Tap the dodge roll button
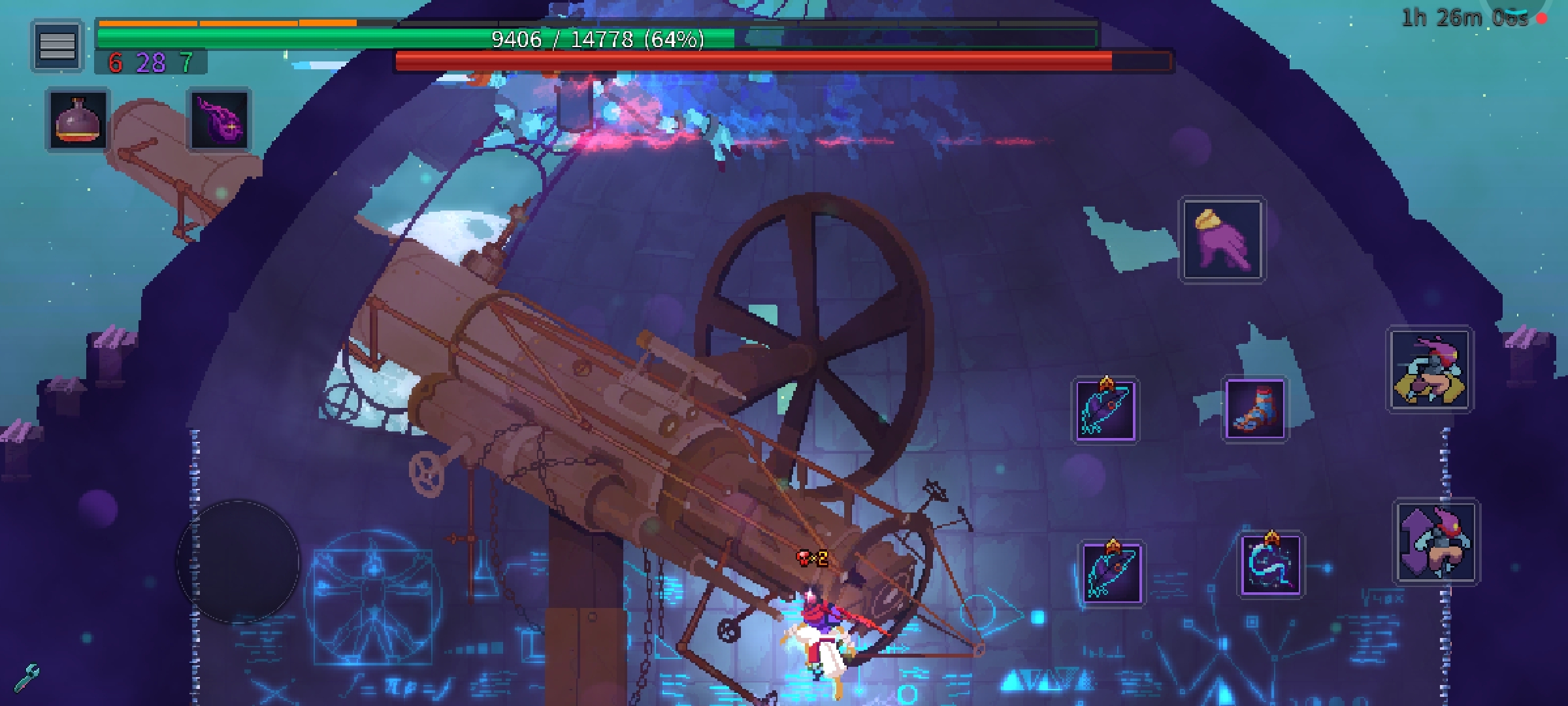1568x706 pixels. pos(1429,369)
